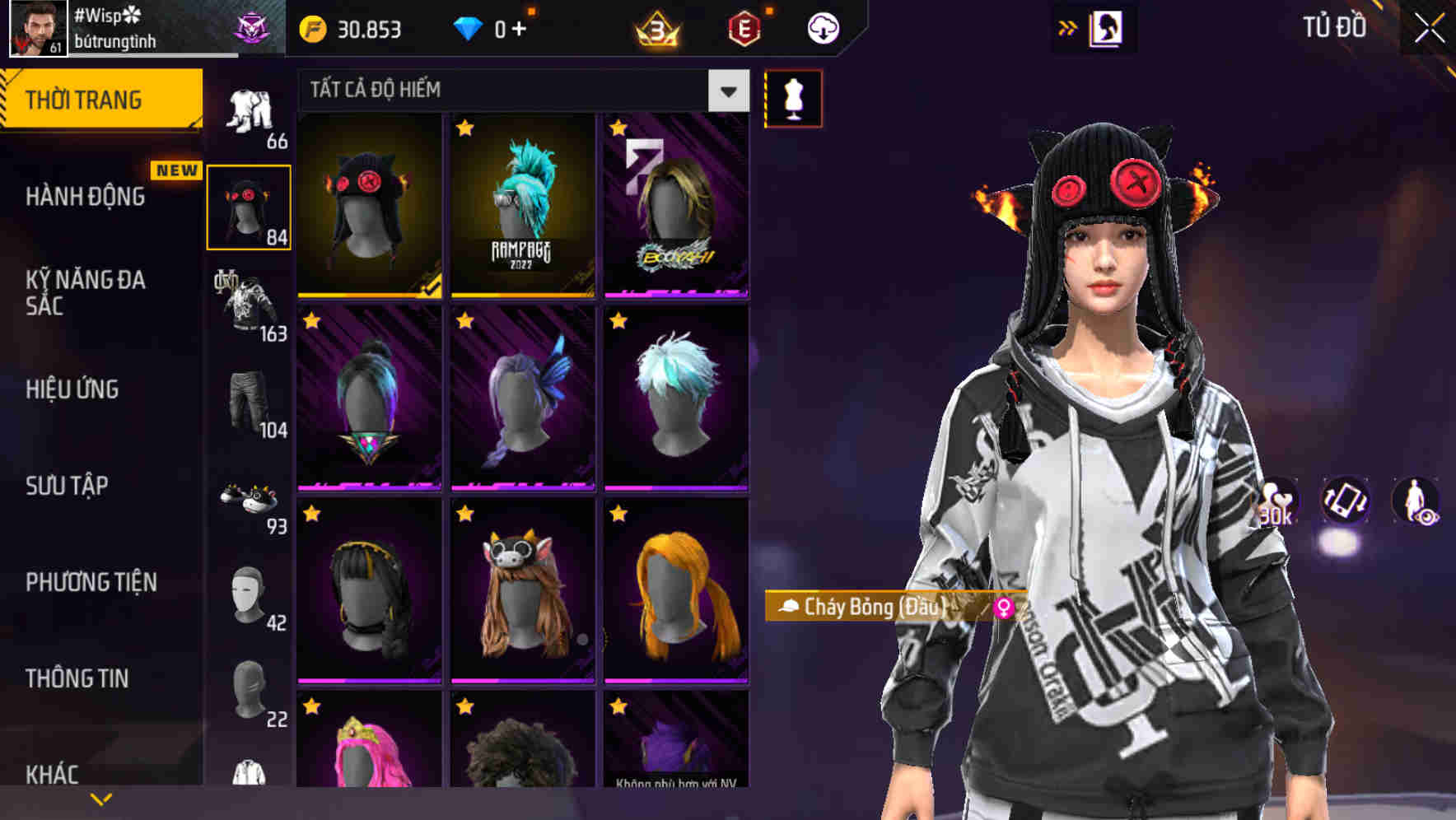Select the jacket category showing 163 items
Image resolution: width=1456 pixels, height=820 pixels.
point(250,305)
